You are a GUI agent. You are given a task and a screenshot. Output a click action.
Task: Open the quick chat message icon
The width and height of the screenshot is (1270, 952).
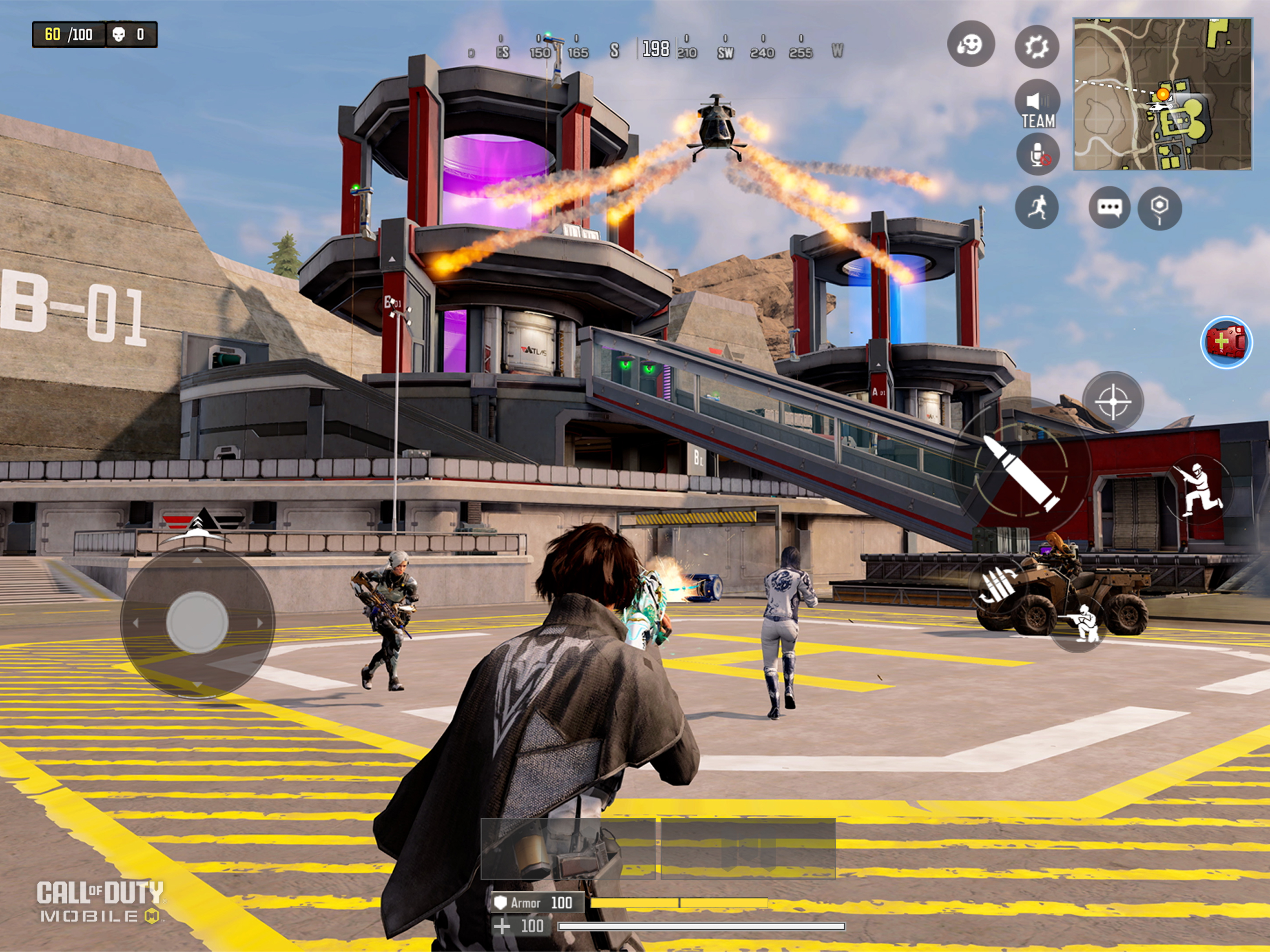point(1109,208)
